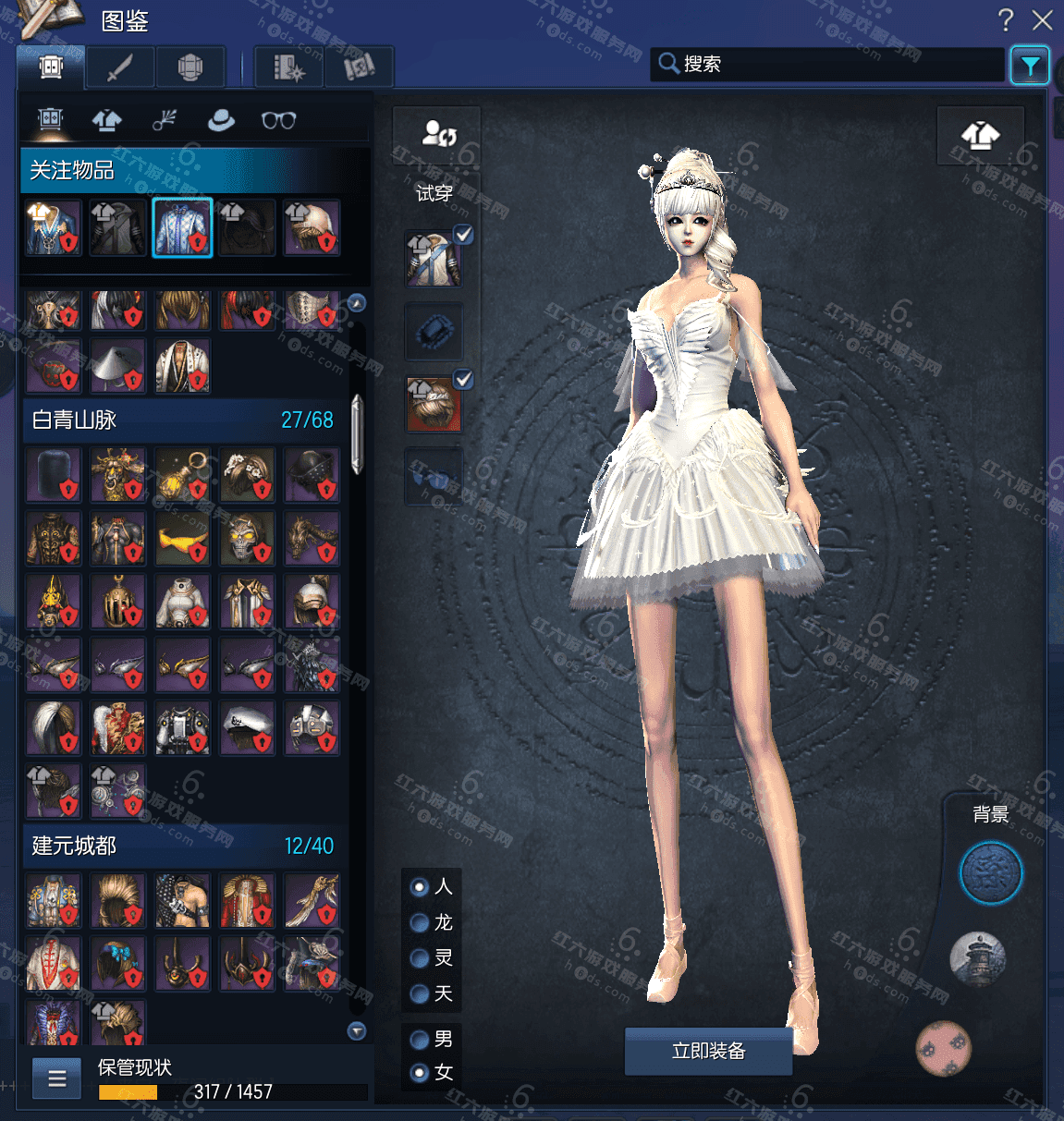Open the filter funnel button
This screenshot has height=1121, width=1064.
(x=1029, y=66)
